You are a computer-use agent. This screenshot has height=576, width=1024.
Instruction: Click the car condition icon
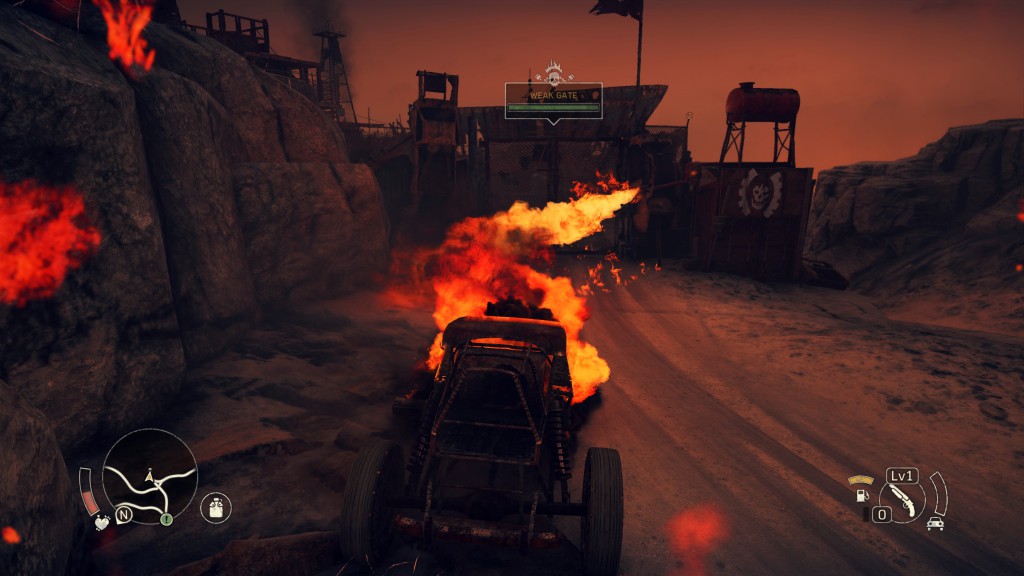pos(935,522)
